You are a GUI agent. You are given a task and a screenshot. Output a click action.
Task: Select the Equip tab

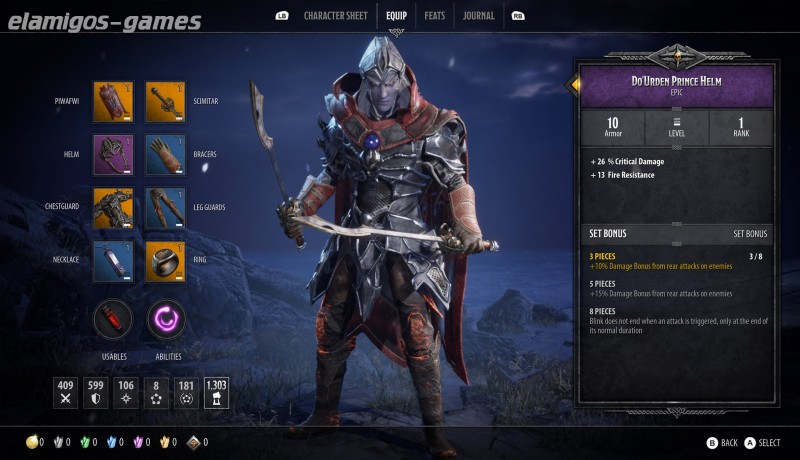pyautogui.click(x=396, y=16)
